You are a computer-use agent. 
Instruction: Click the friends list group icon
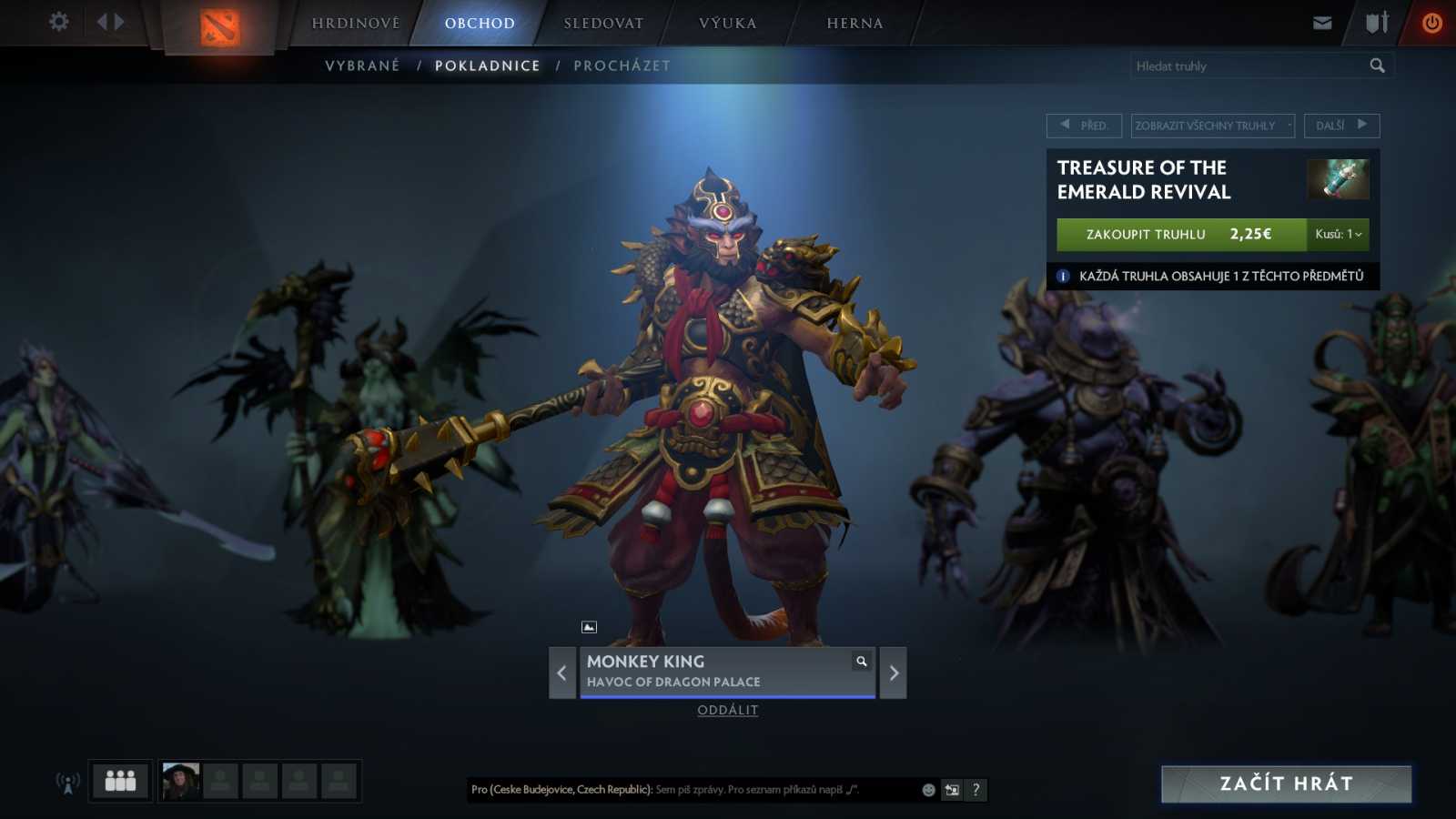119,780
